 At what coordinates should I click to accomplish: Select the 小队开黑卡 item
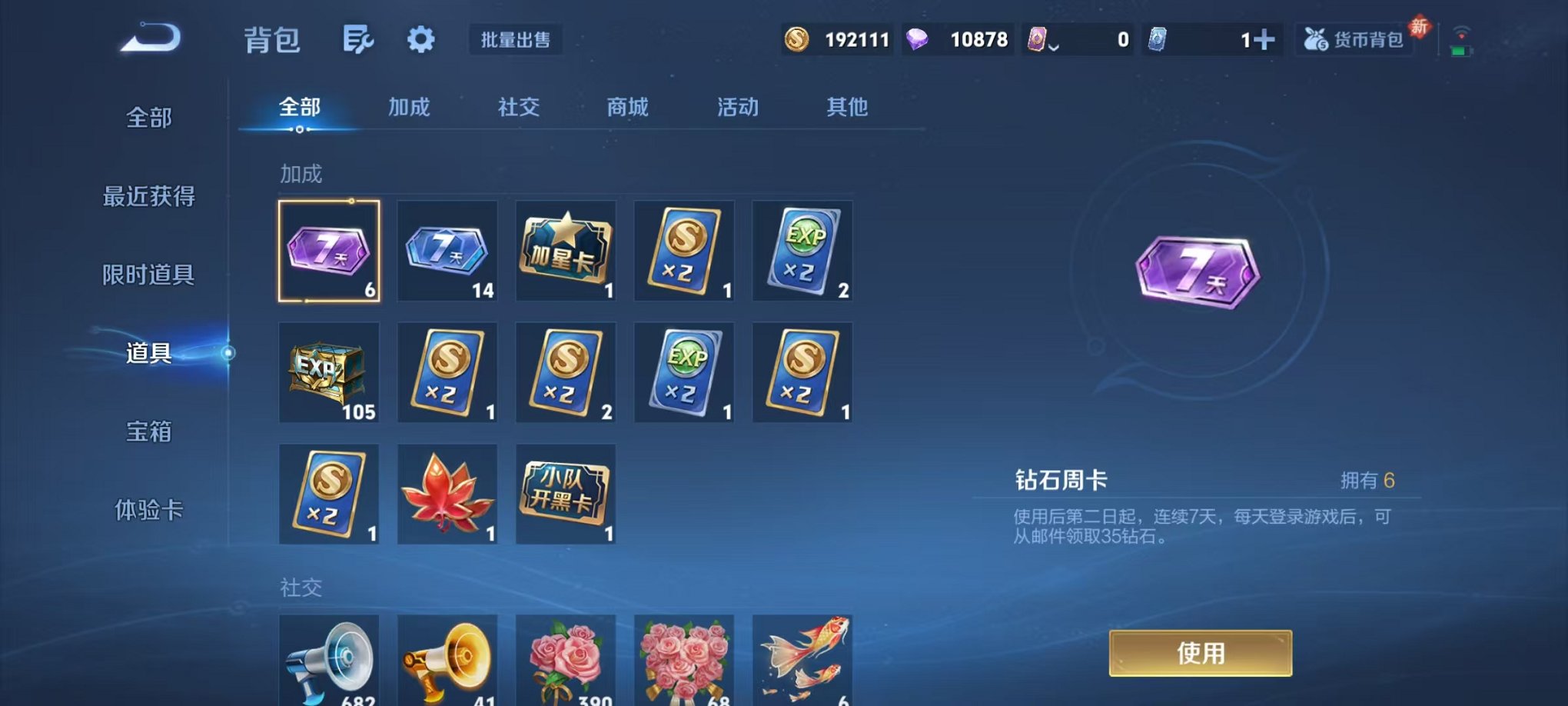pyautogui.click(x=565, y=494)
